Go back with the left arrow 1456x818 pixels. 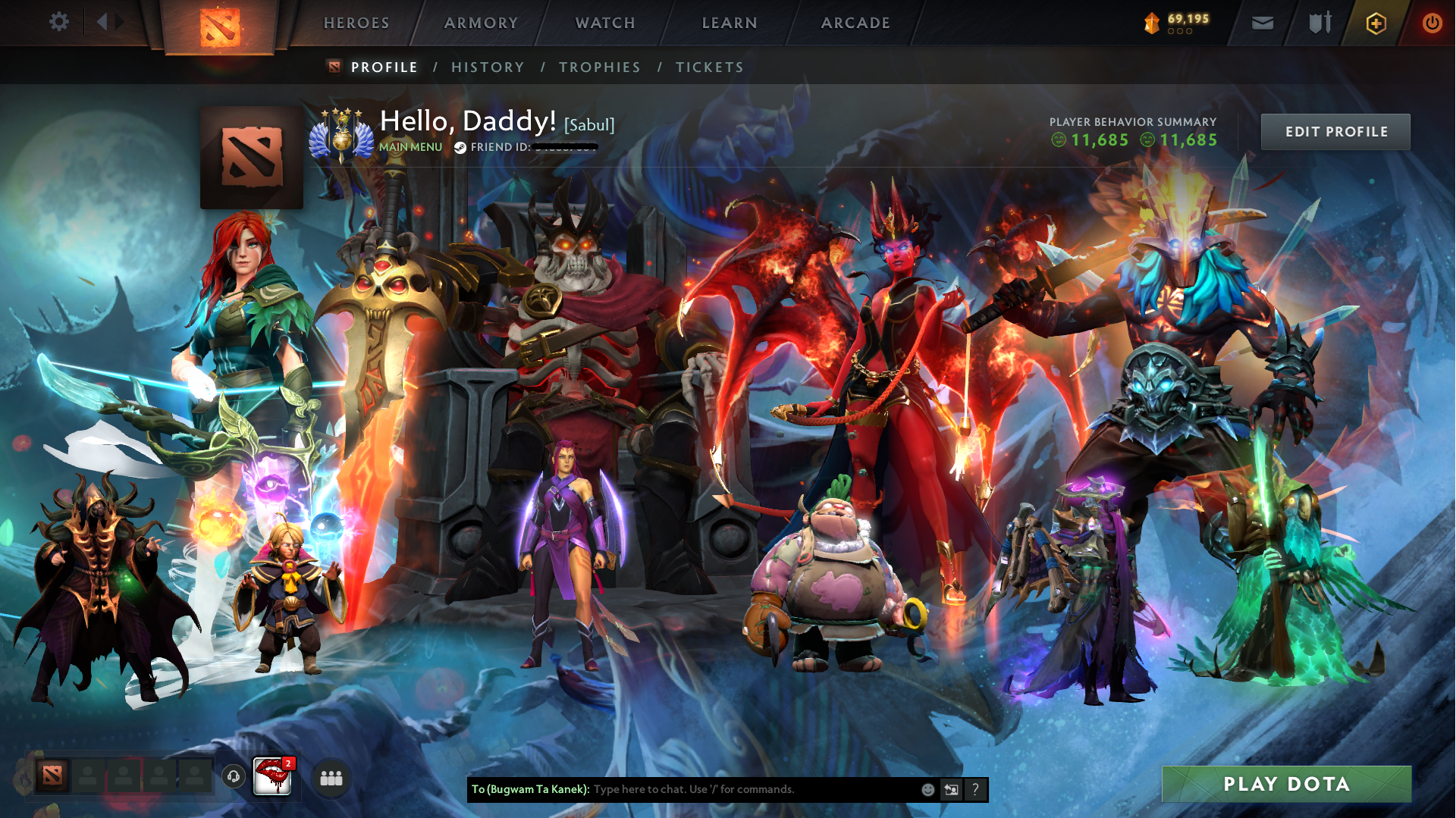coord(102,22)
